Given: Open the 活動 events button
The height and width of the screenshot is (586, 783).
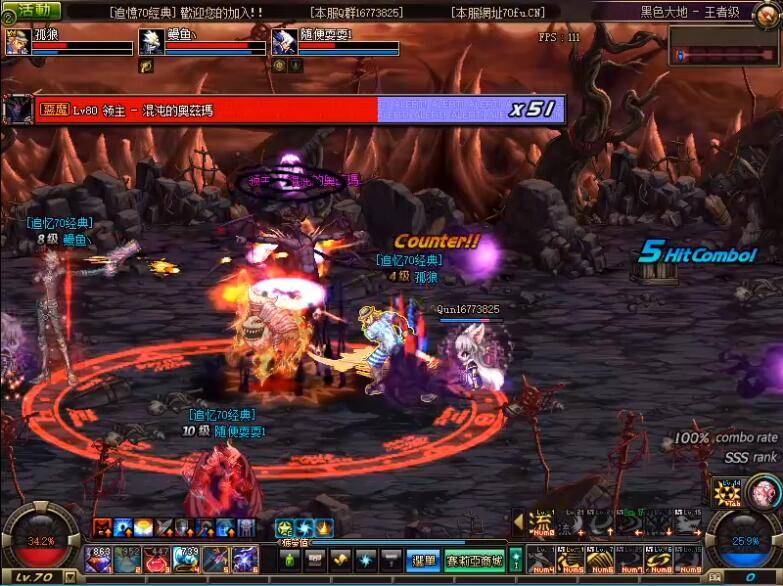Looking at the screenshot, I should pyautogui.click(x=32, y=11).
